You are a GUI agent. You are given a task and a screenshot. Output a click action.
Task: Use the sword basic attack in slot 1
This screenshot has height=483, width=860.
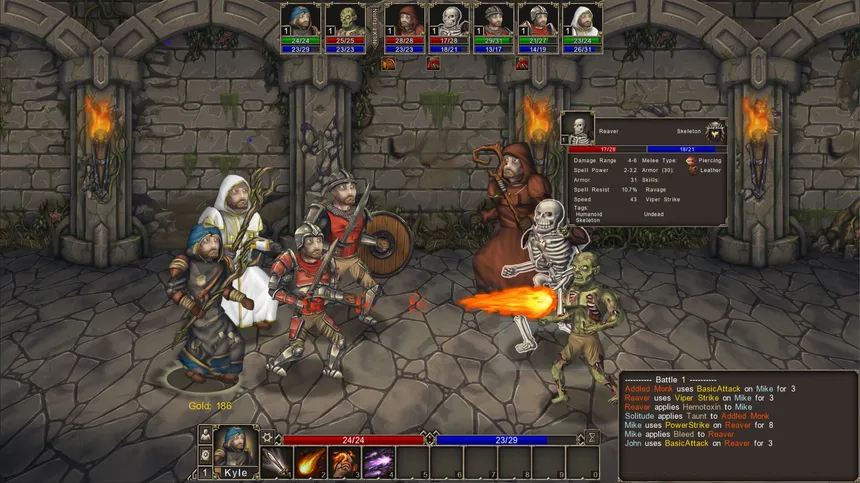tap(277, 463)
